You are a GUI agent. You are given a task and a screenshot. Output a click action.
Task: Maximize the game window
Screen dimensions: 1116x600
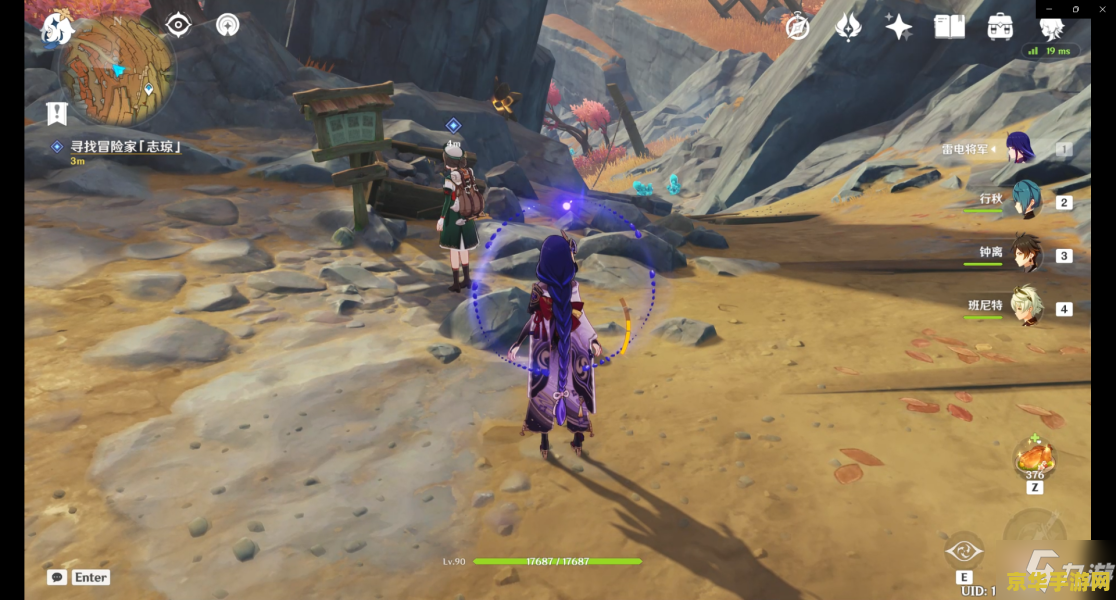[x=1075, y=8]
